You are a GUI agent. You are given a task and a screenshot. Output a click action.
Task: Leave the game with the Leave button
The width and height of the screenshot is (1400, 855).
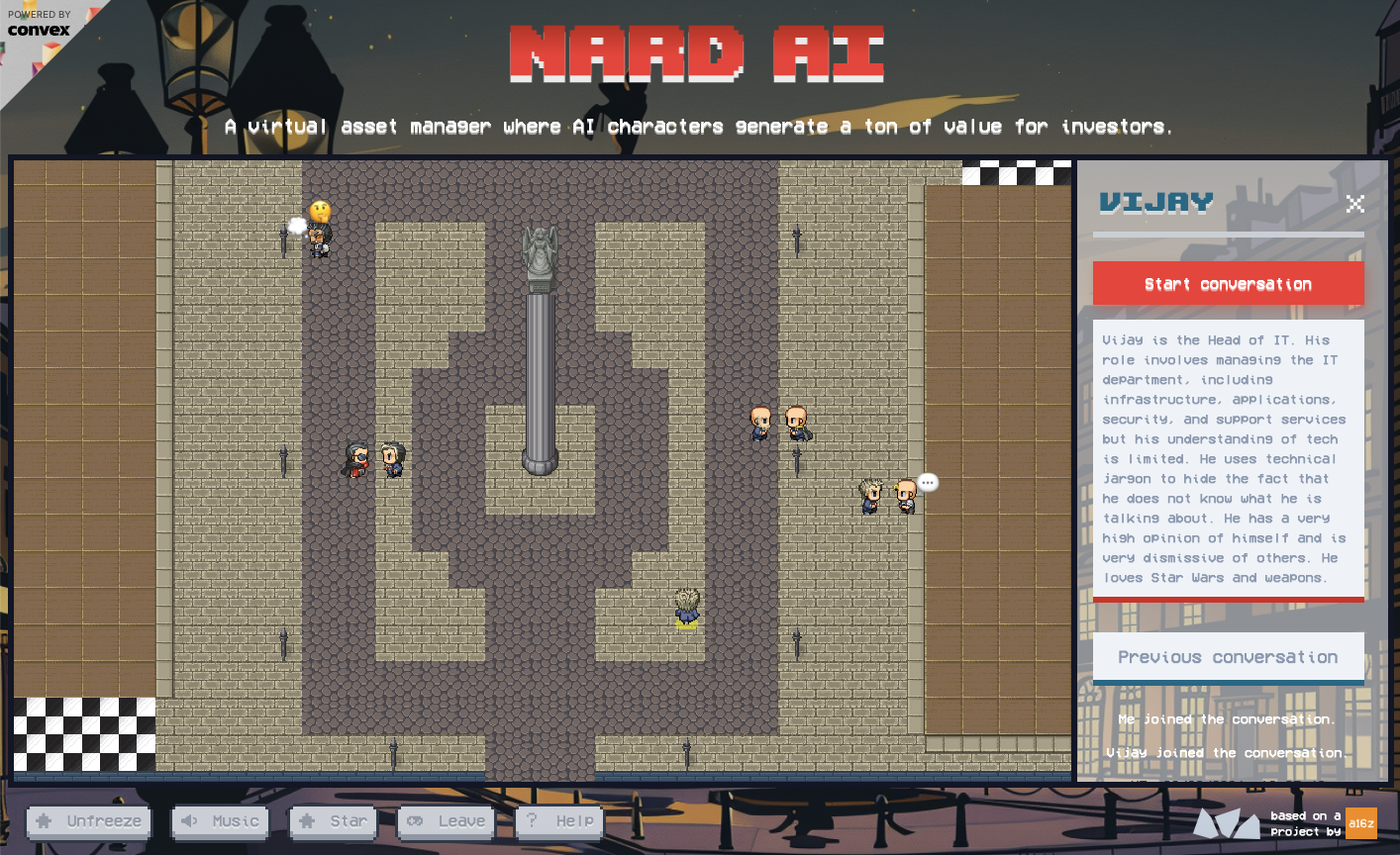(446, 822)
